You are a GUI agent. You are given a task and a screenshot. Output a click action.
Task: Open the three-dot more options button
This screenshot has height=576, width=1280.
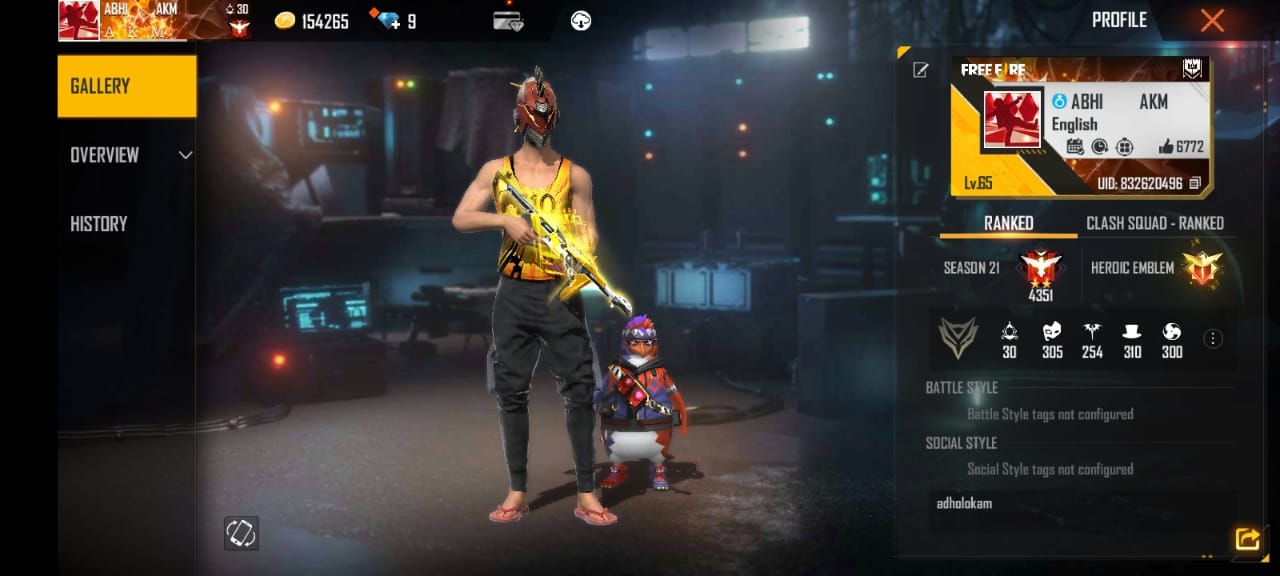[x=1213, y=339]
